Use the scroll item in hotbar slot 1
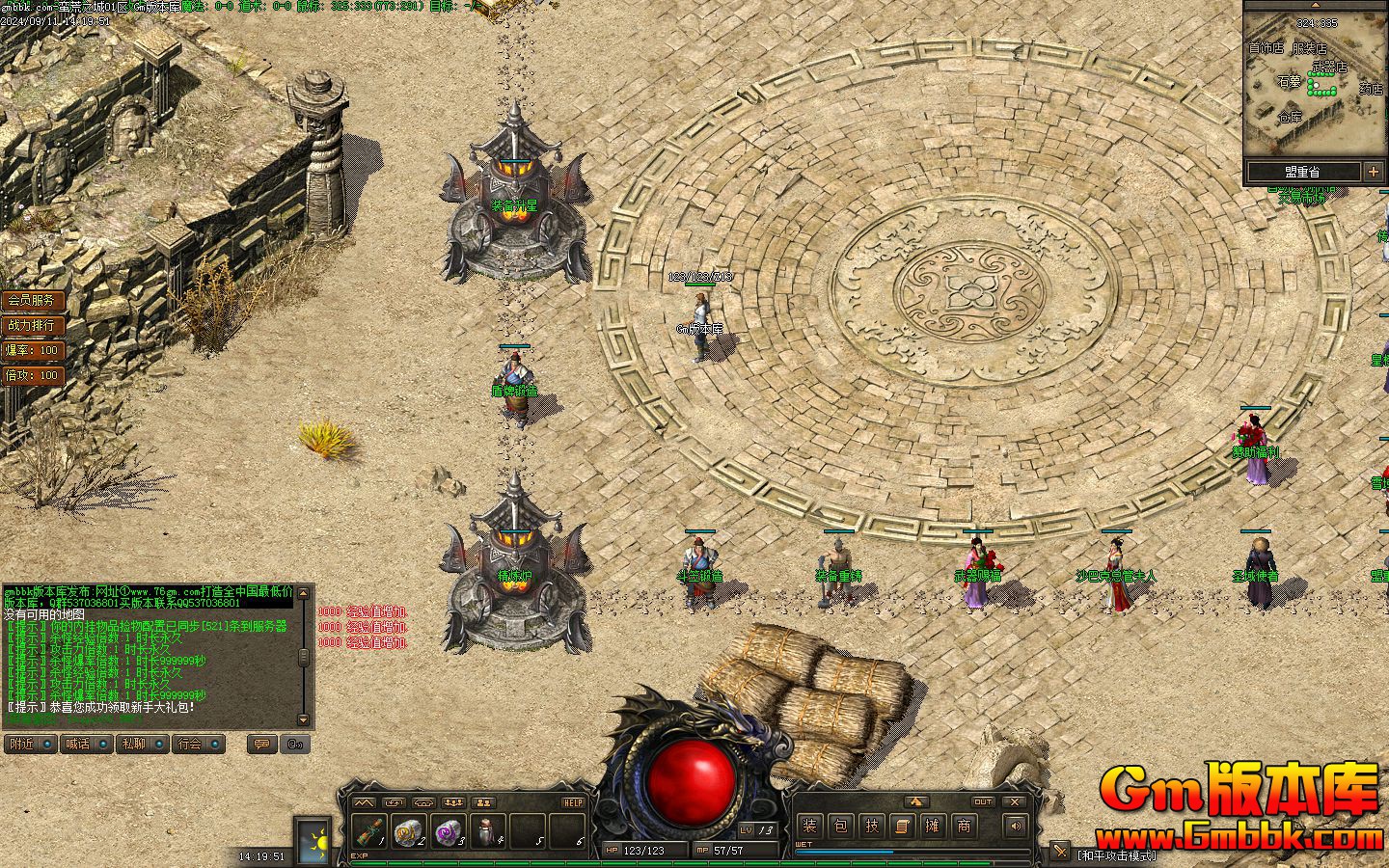The width and height of the screenshot is (1389, 868). pos(369,829)
